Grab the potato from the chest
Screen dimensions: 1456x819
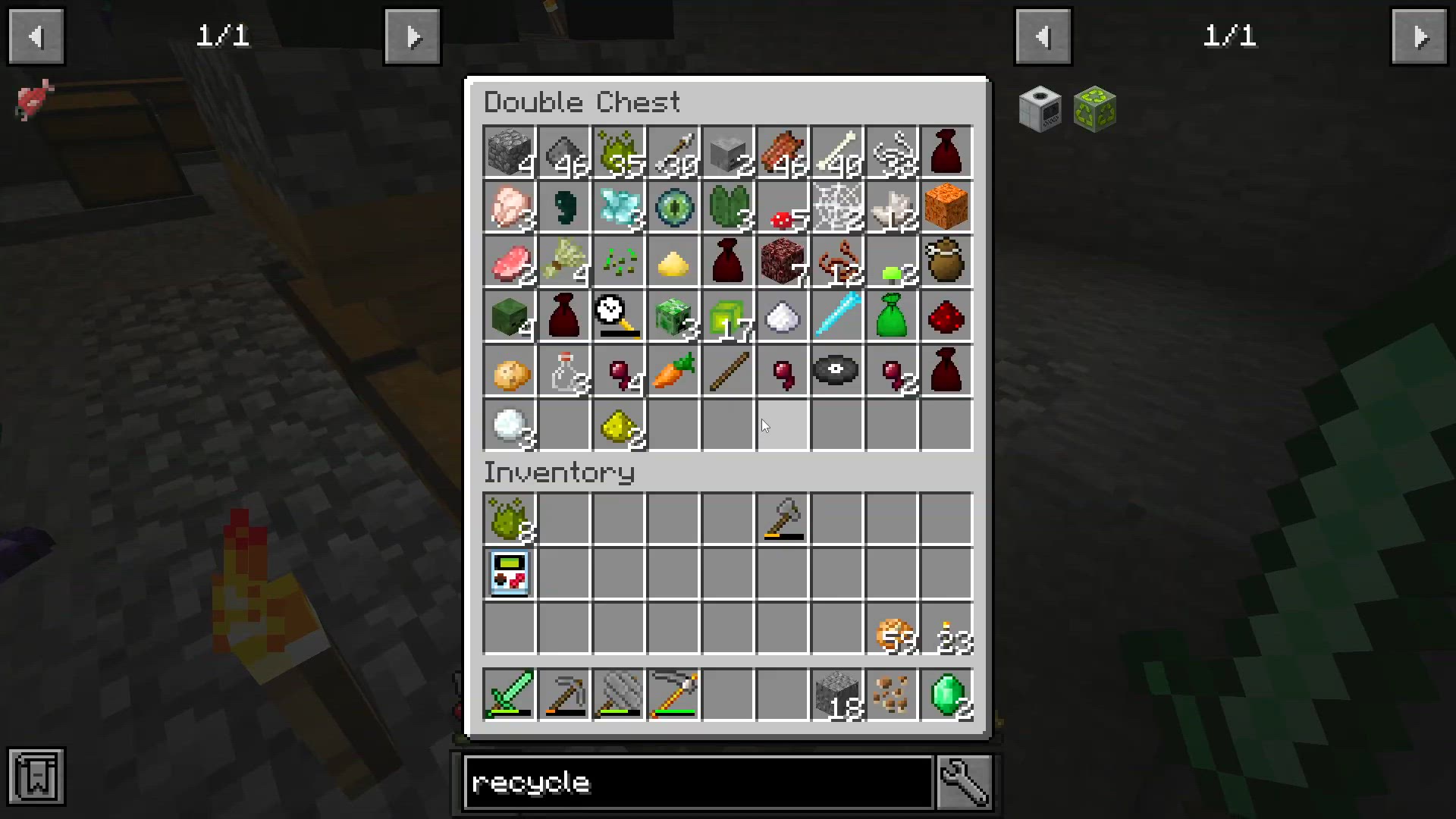coord(509,371)
